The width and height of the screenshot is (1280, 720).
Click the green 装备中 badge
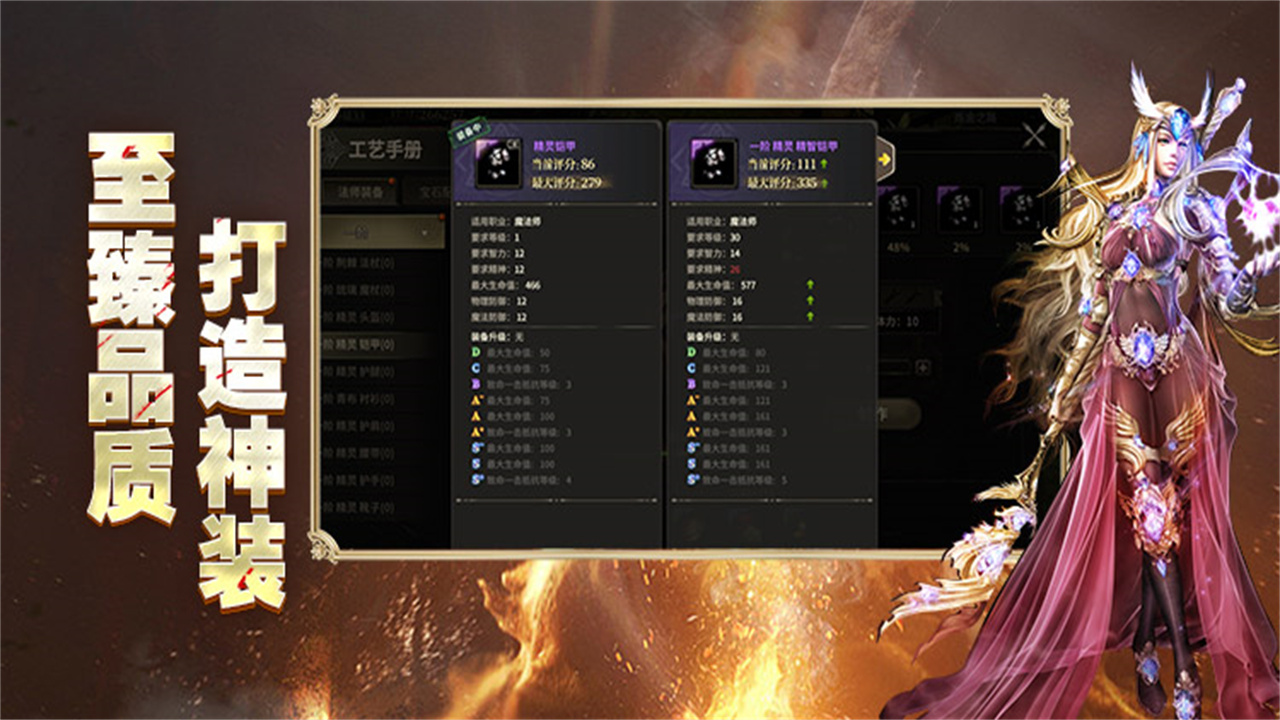[470, 130]
